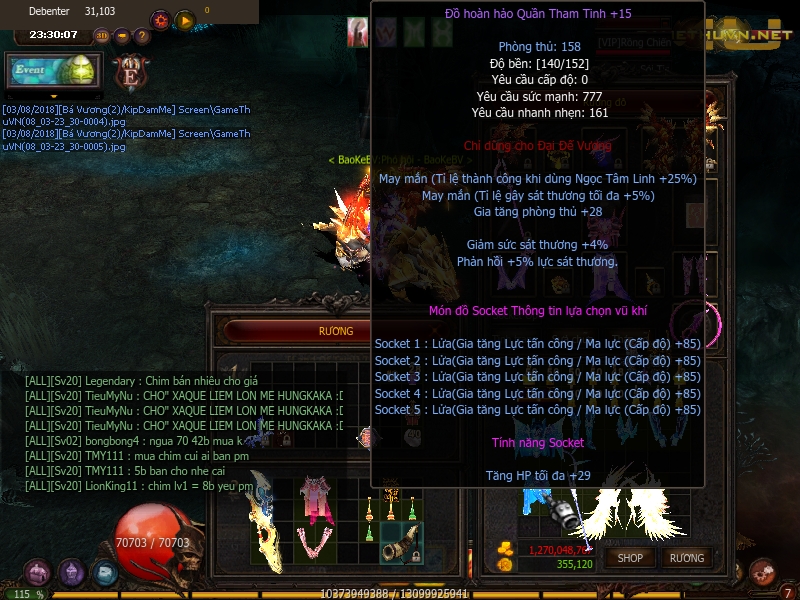Open the question mark help button
This screenshot has height=600, width=800.
(142, 36)
